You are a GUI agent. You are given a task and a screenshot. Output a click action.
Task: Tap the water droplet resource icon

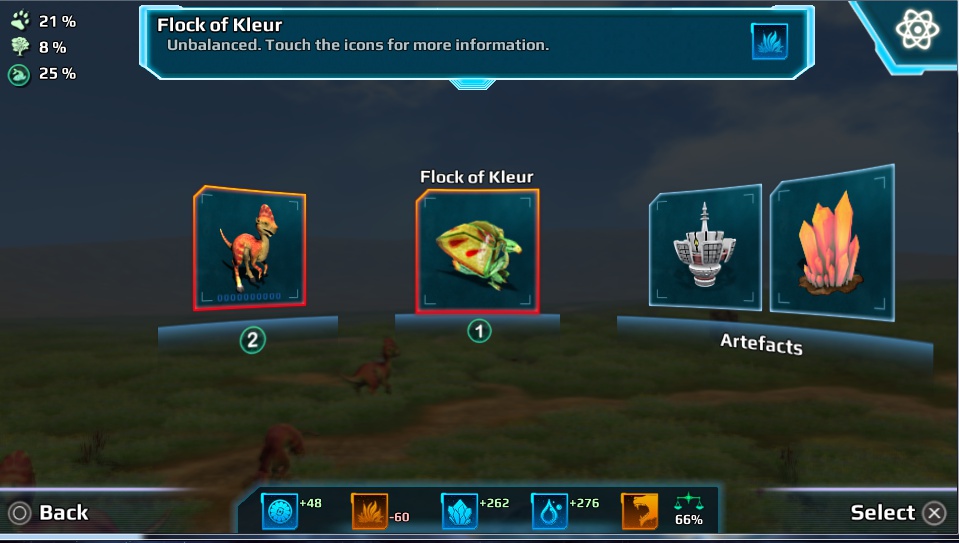point(549,511)
